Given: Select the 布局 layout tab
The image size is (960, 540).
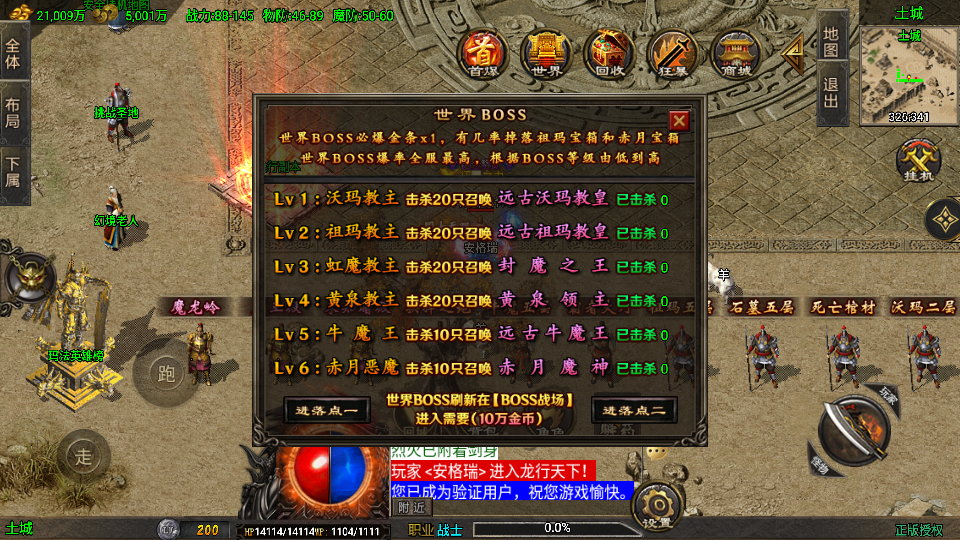Looking at the screenshot, I should click(x=13, y=112).
